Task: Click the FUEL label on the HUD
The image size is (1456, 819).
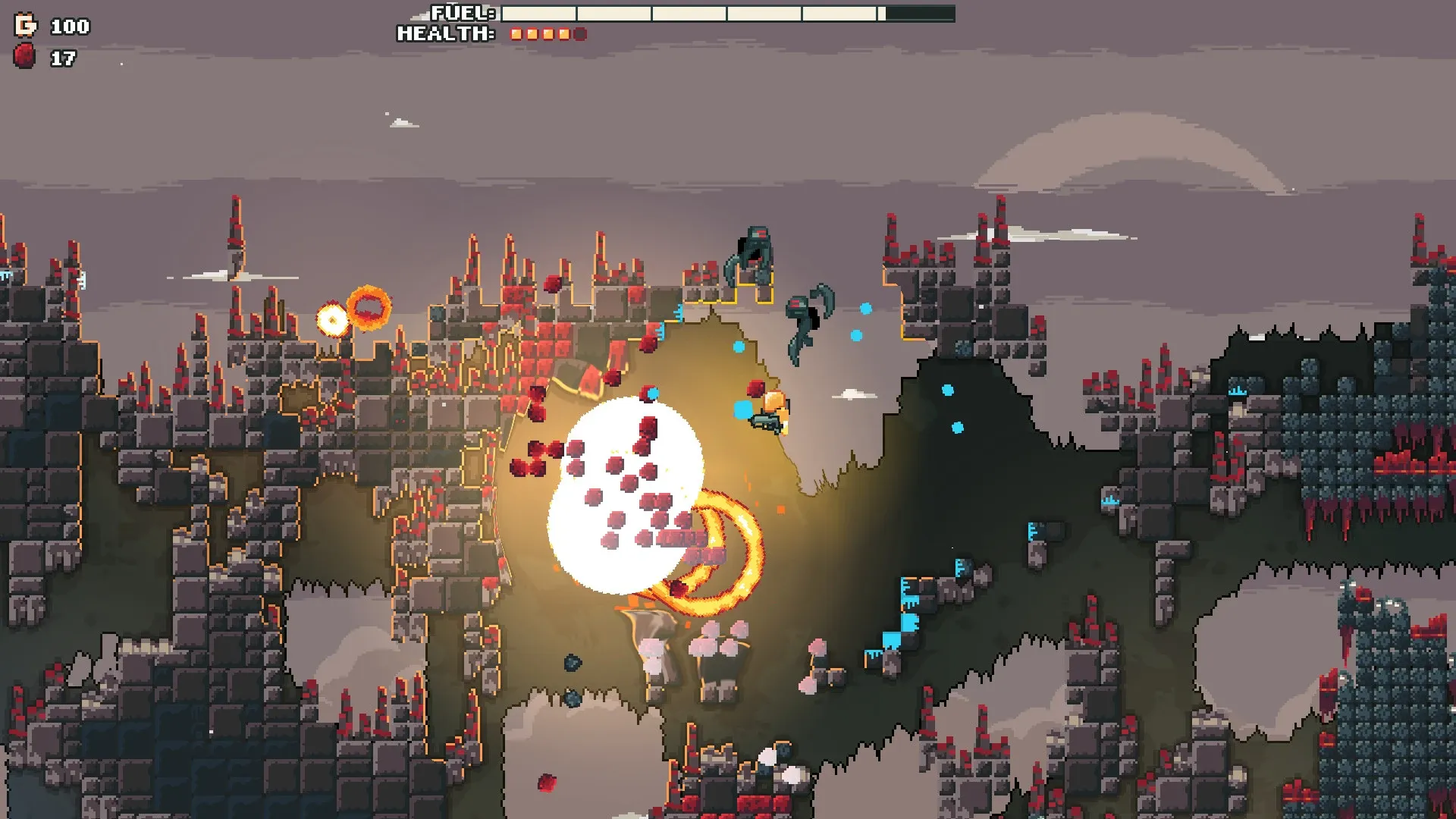Action: pos(455,13)
